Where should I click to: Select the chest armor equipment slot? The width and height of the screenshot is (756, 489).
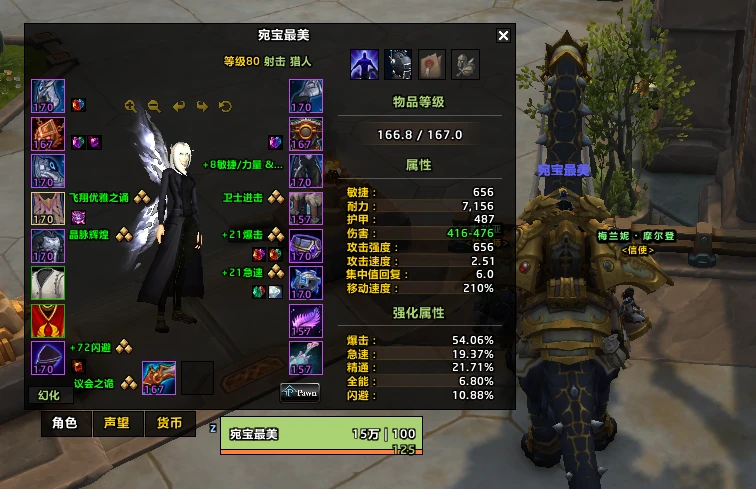point(48,246)
